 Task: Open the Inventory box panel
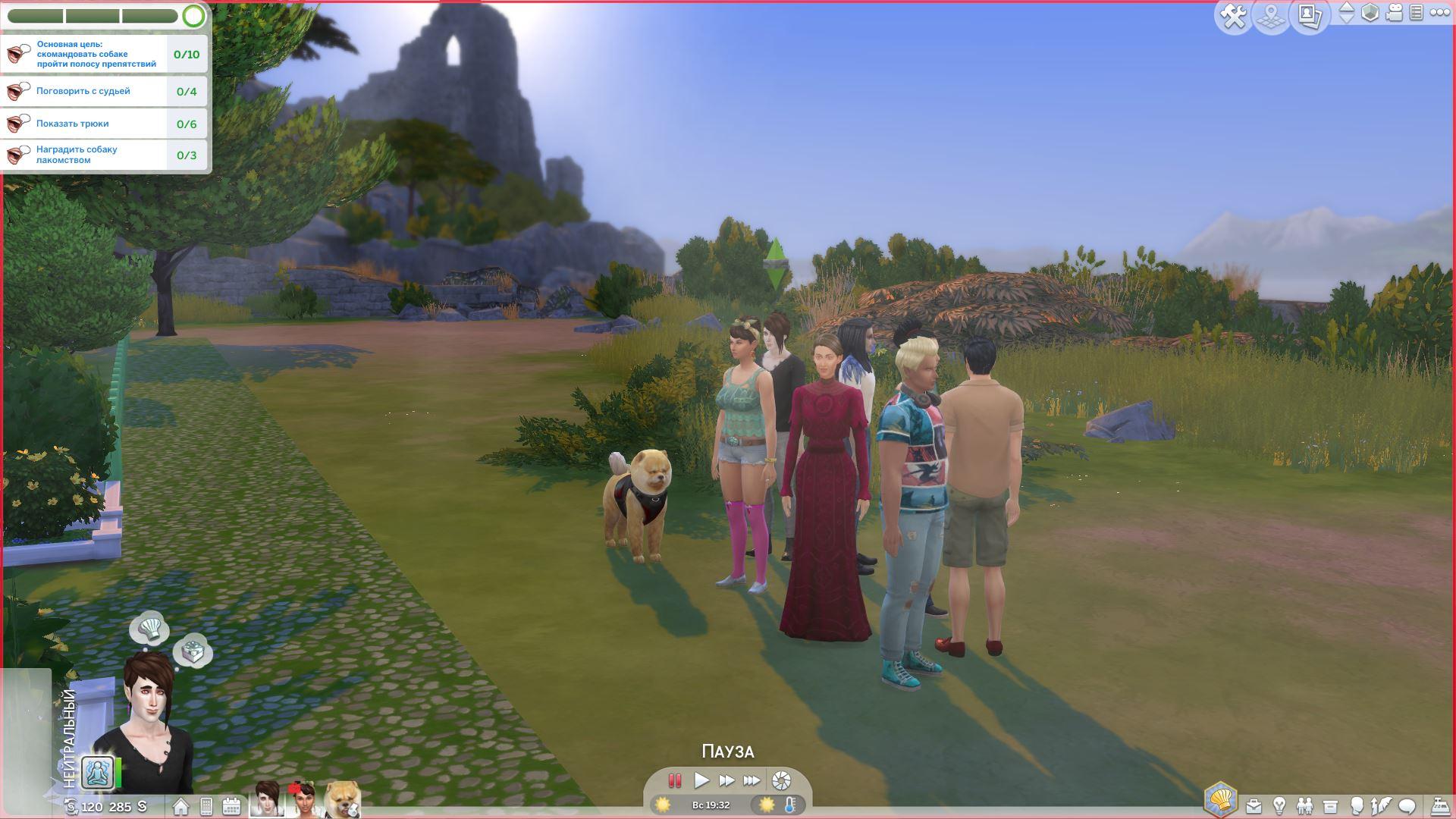click(x=1330, y=806)
